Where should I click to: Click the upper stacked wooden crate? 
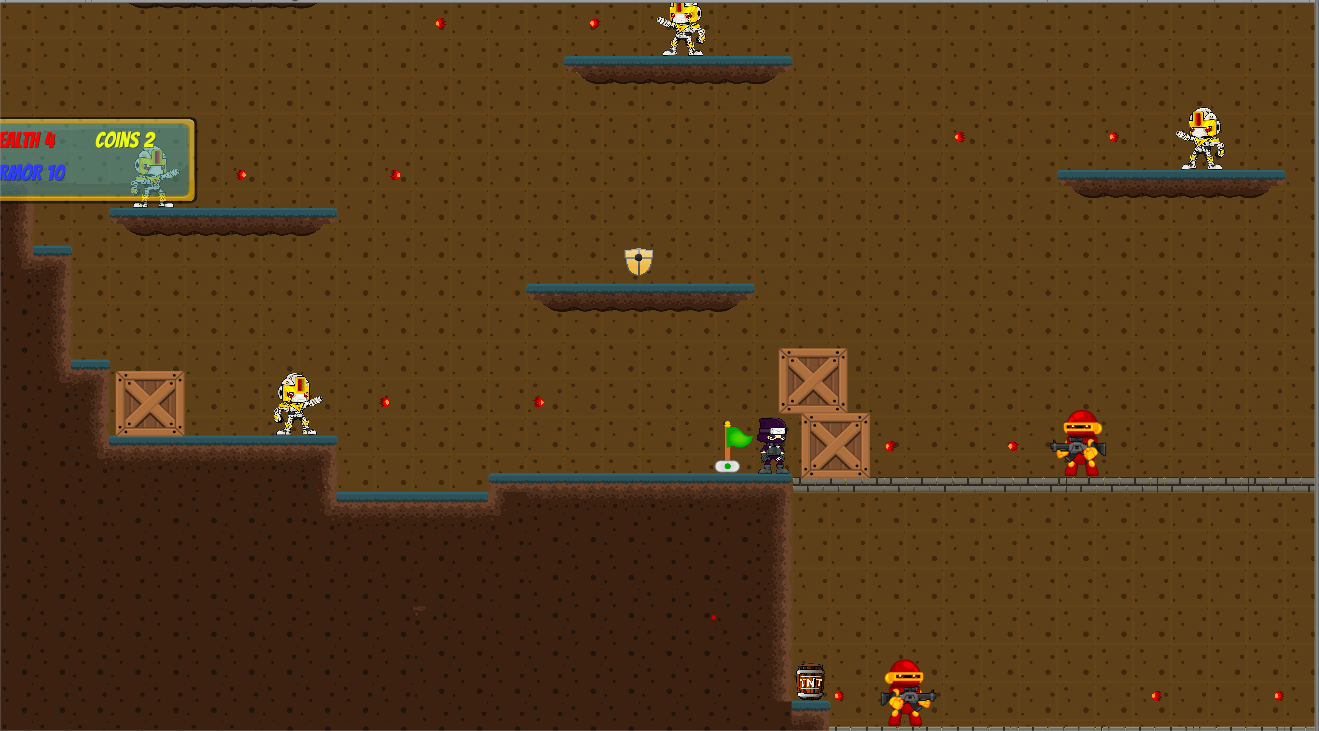pyautogui.click(x=812, y=381)
